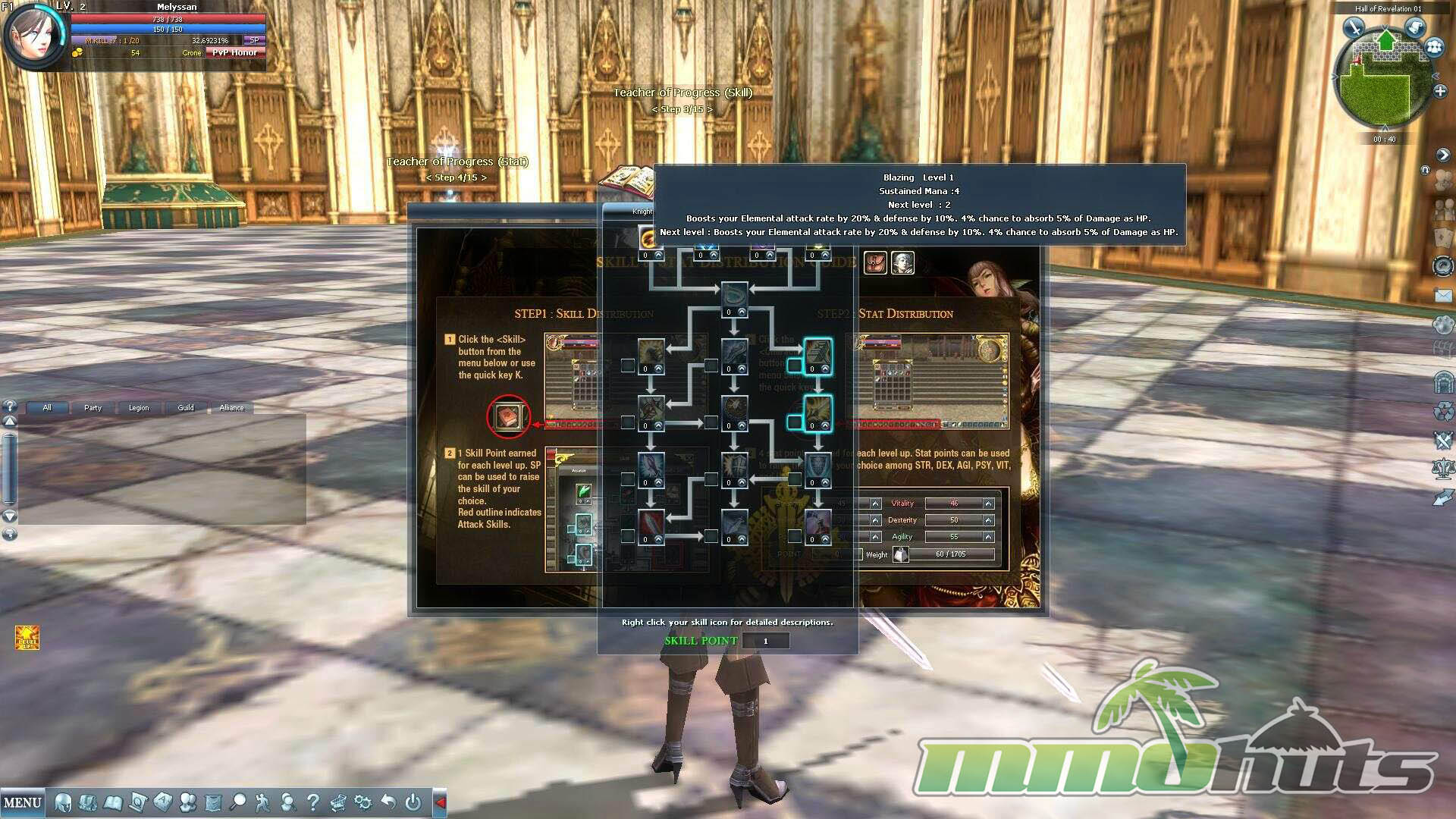The image size is (1456, 819).
Task: Click the crossed swords icon on sidebar
Action: tap(1443, 440)
